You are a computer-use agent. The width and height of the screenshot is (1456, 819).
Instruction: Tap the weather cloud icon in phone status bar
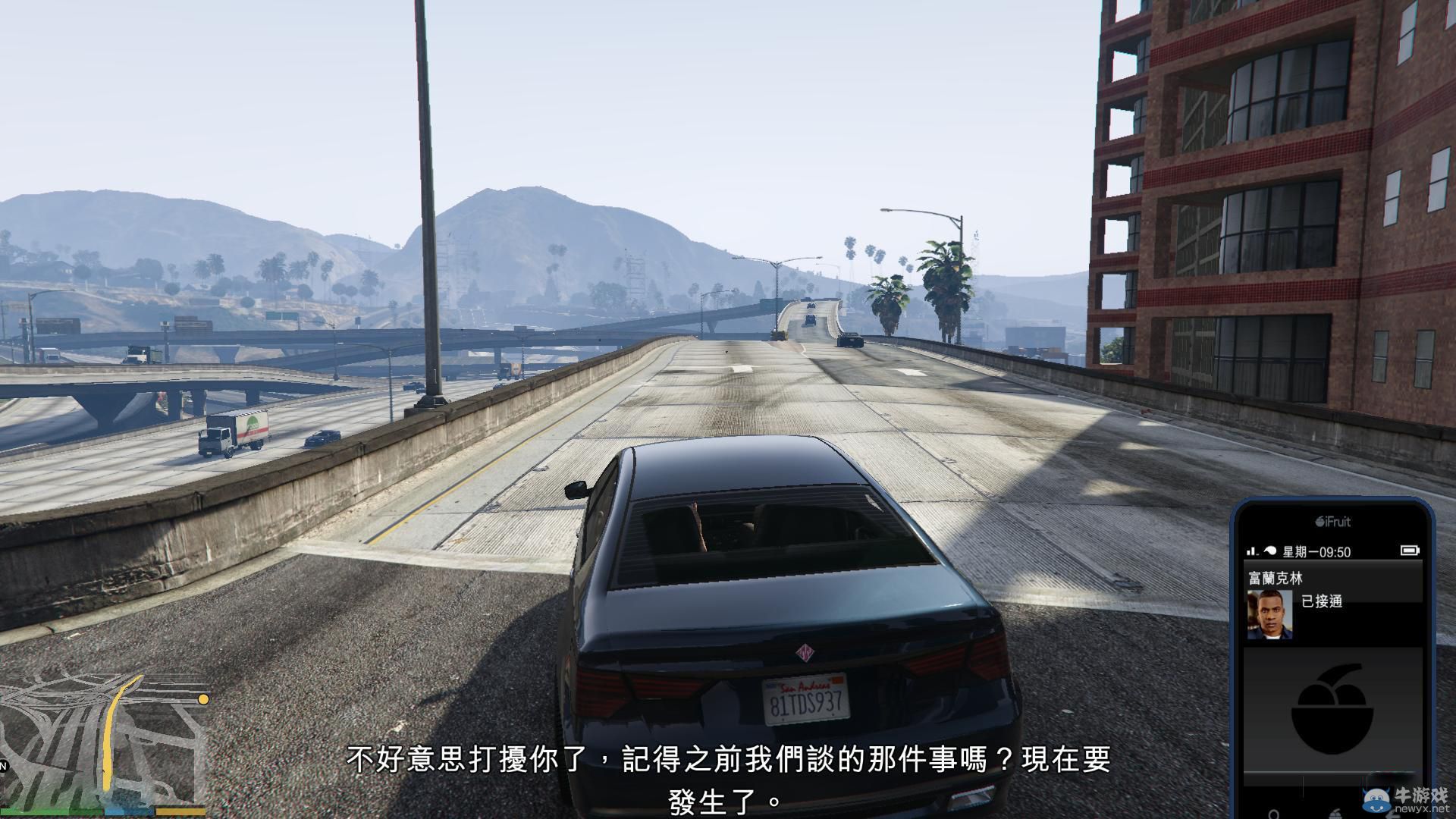pos(1270,549)
